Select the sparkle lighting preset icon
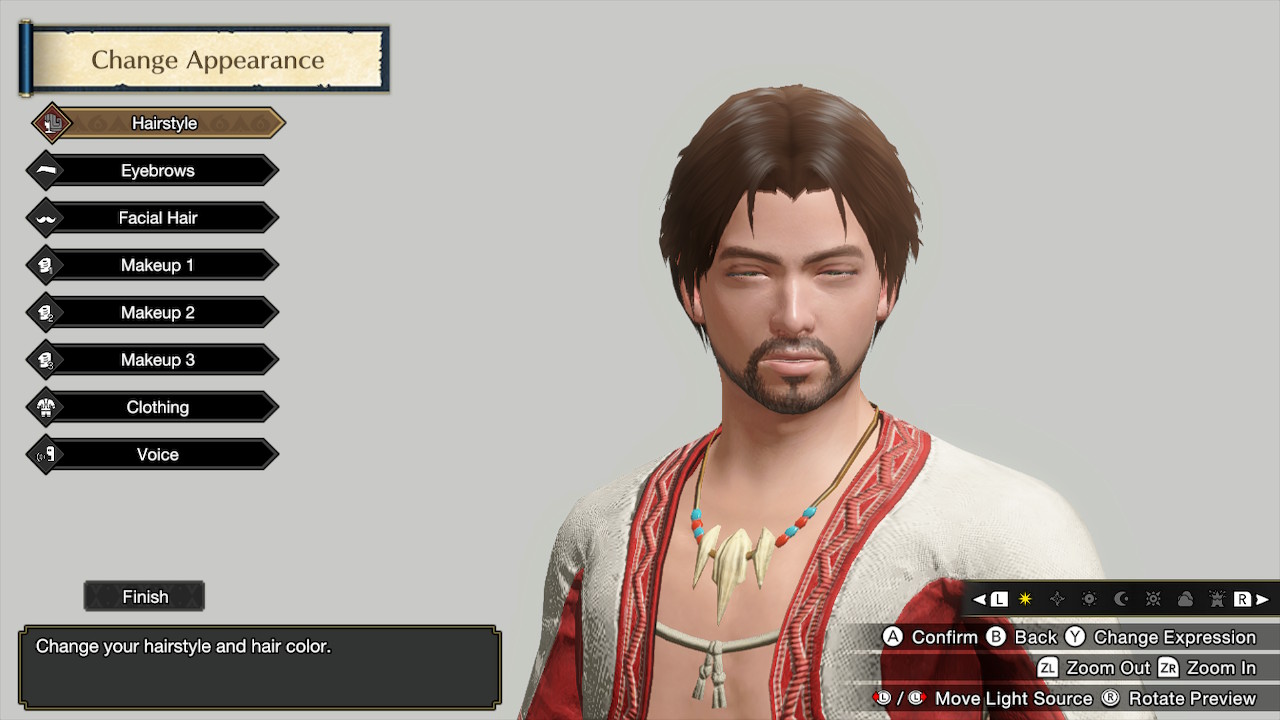Screen dimensions: 1280x720 pos(1058,599)
